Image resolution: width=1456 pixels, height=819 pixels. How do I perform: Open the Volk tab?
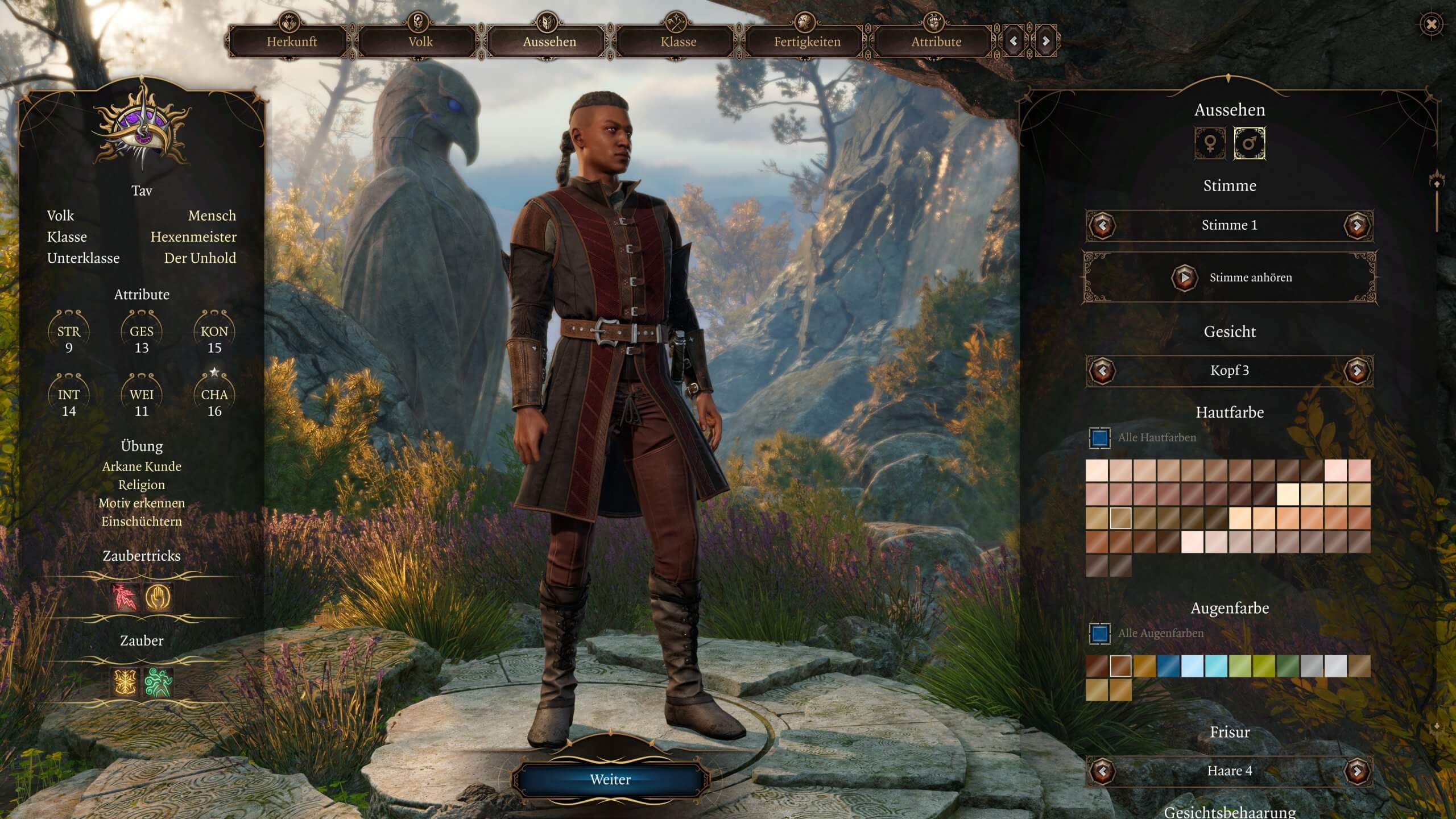click(x=420, y=42)
